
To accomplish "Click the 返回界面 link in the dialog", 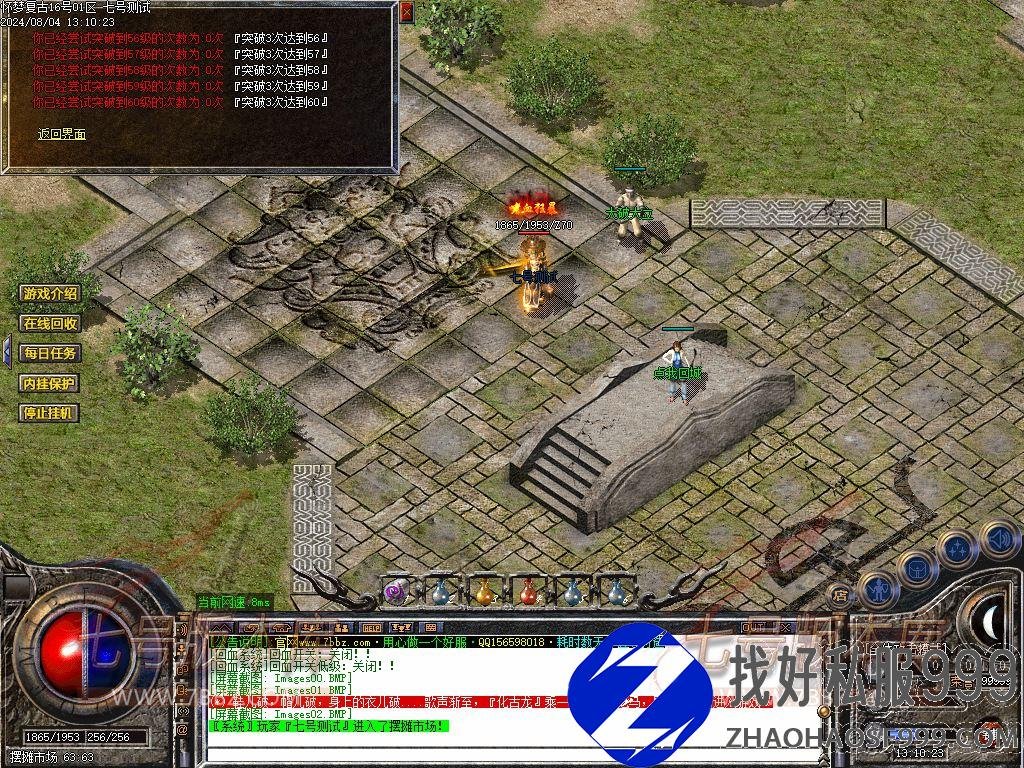I will click(x=62, y=134).
